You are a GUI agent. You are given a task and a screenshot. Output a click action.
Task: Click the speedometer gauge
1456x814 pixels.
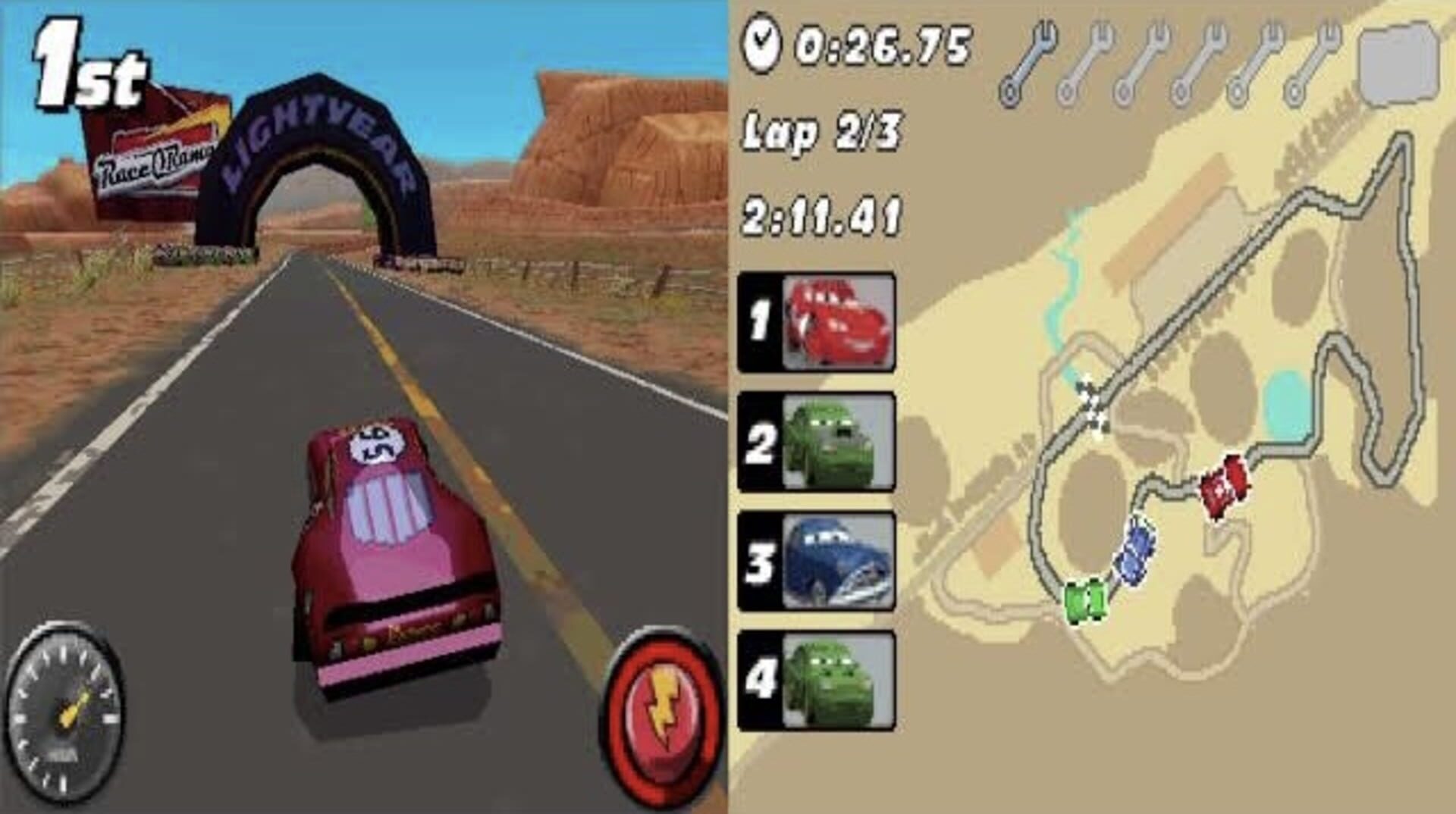68,715
